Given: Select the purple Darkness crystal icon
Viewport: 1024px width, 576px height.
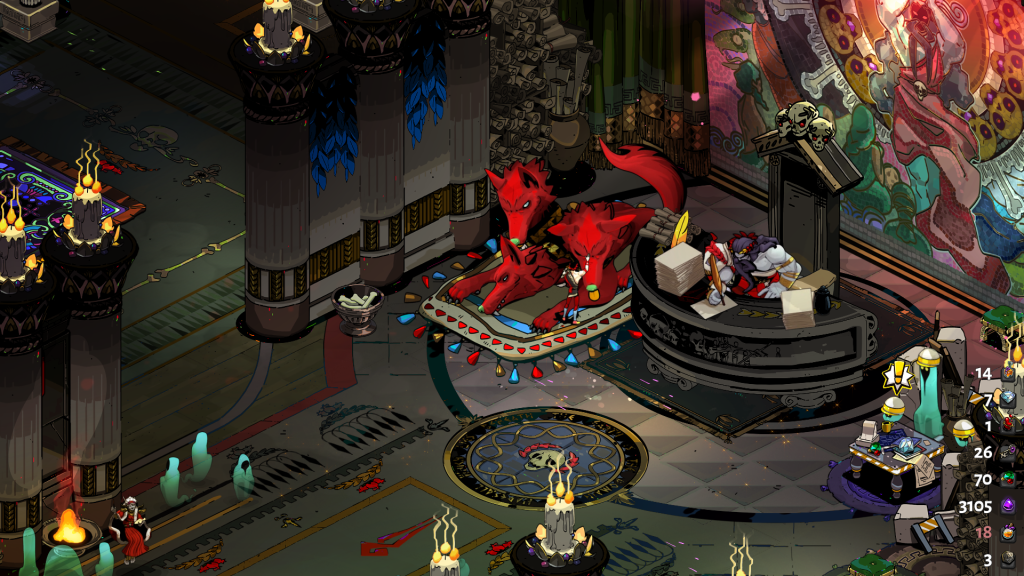Looking at the screenshot, I should point(1009,505).
